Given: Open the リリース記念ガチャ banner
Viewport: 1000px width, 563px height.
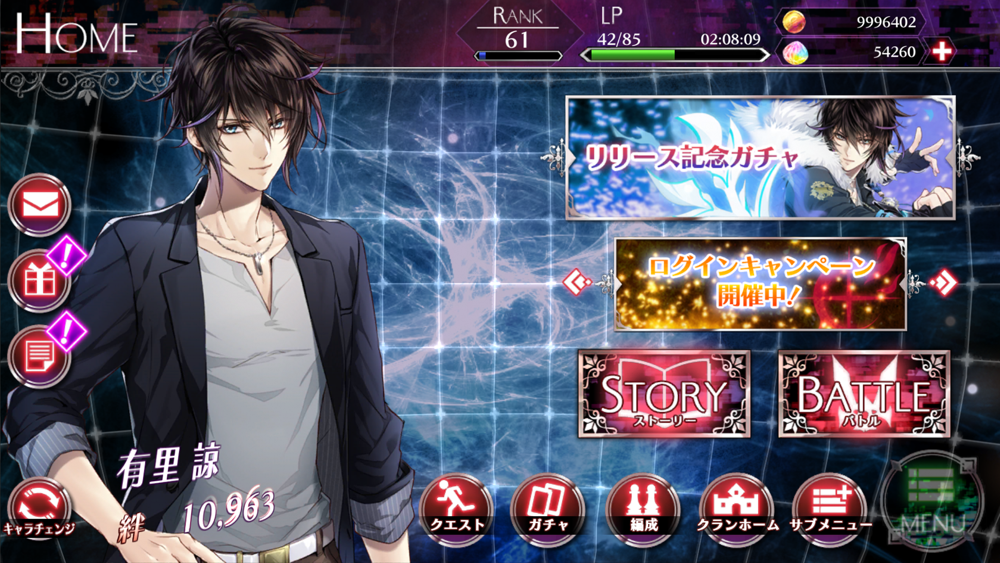Looking at the screenshot, I should pyautogui.click(x=760, y=158).
